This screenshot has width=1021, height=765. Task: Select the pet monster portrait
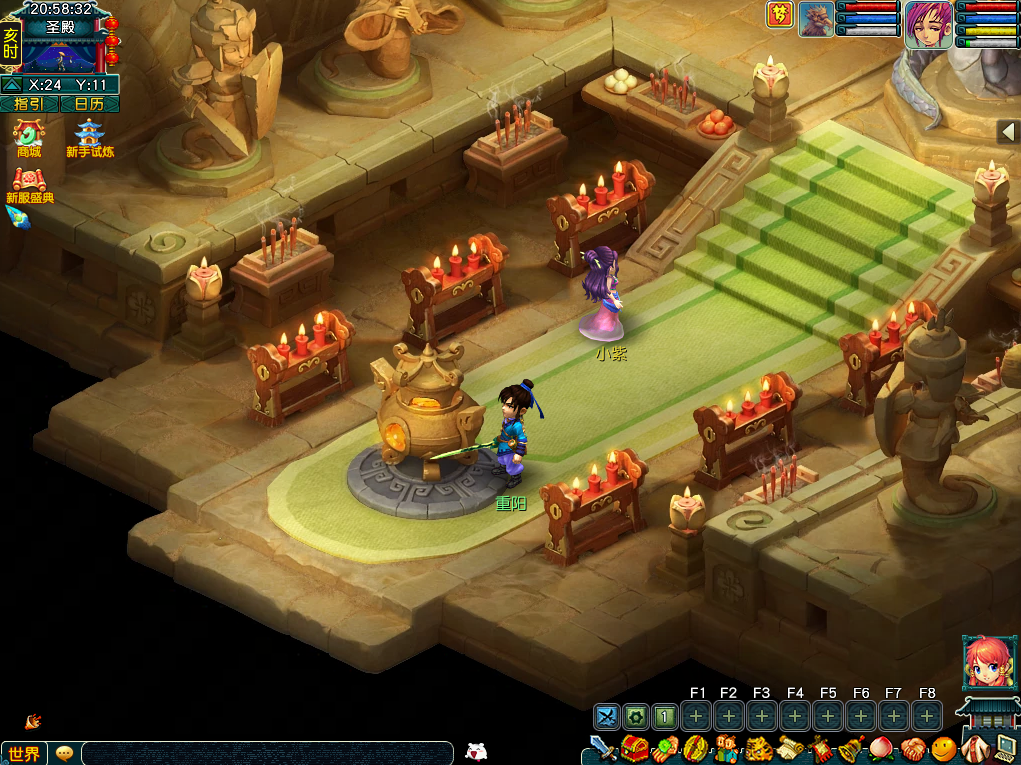pos(816,20)
